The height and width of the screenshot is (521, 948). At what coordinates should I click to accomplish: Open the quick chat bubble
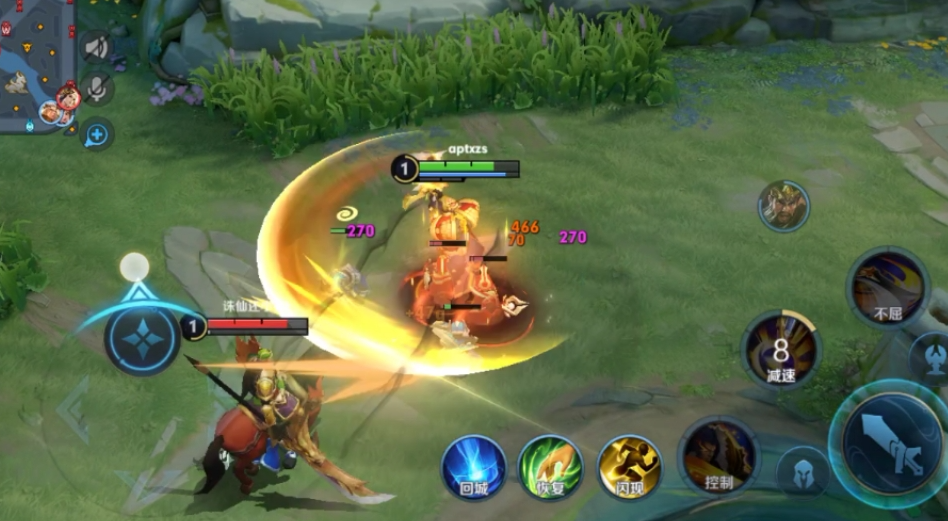[97, 133]
